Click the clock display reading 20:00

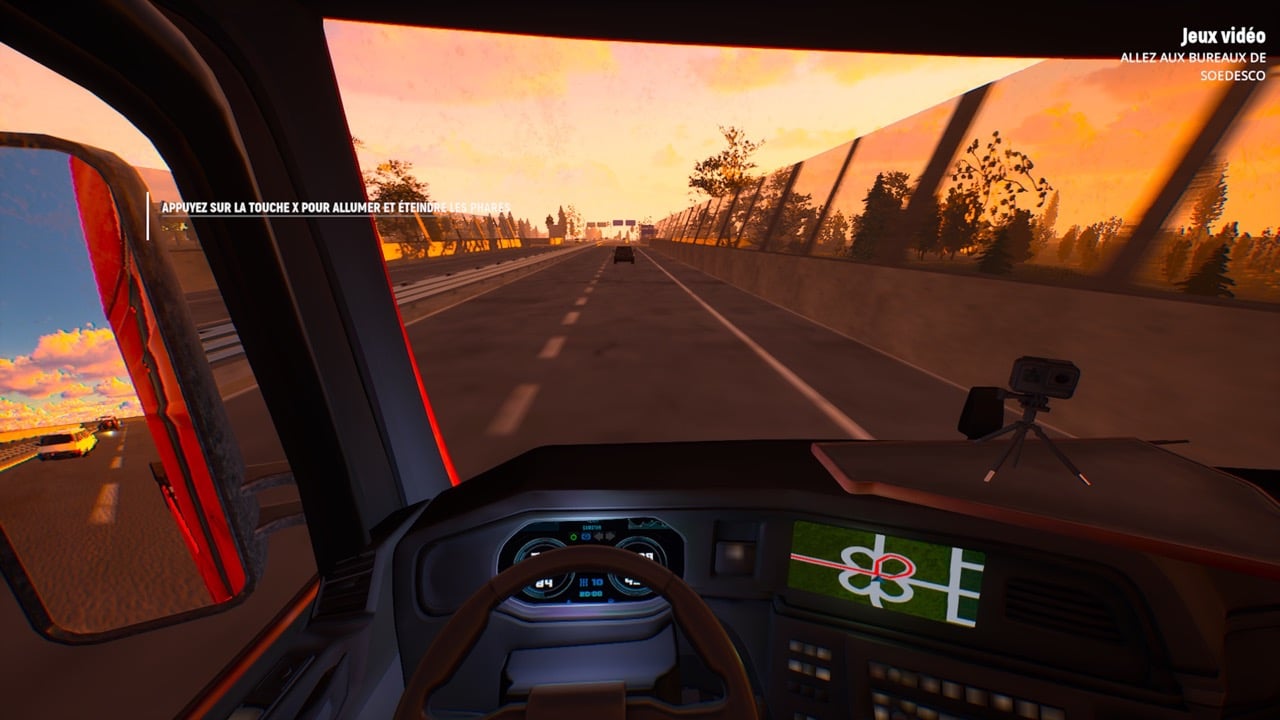coord(591,594)
